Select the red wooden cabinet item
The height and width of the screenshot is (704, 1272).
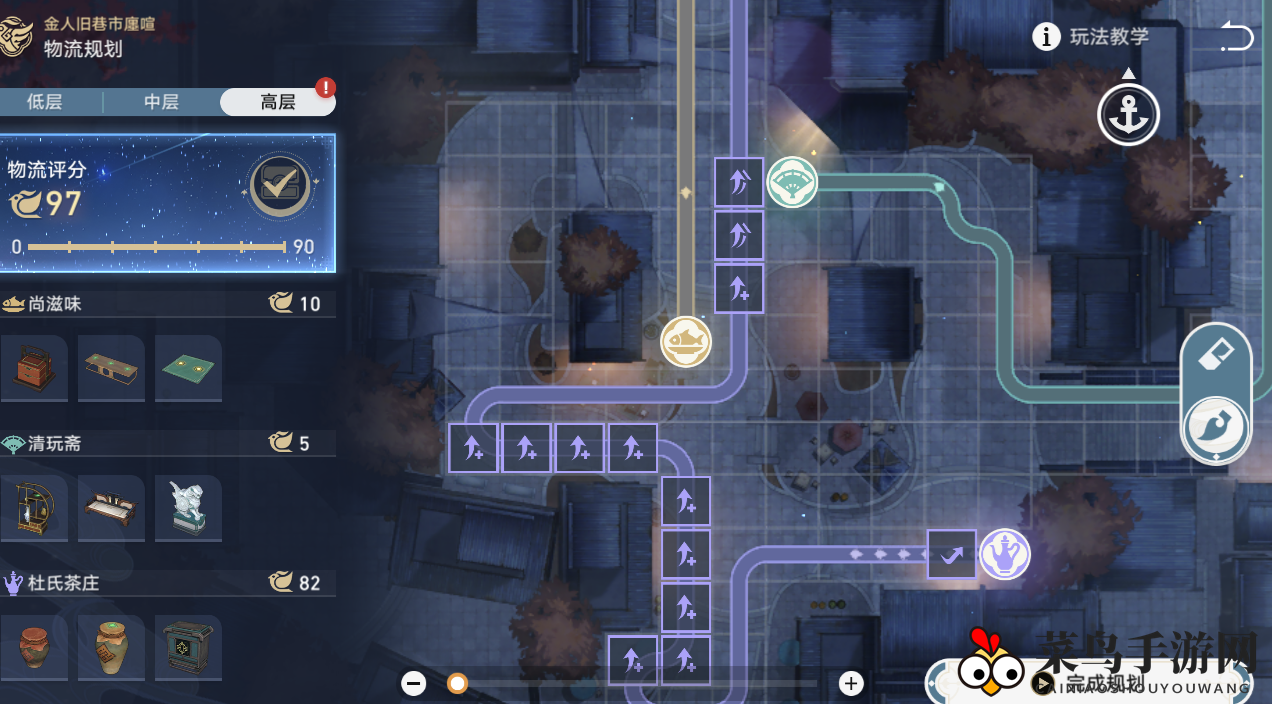[x=34, y=368]
